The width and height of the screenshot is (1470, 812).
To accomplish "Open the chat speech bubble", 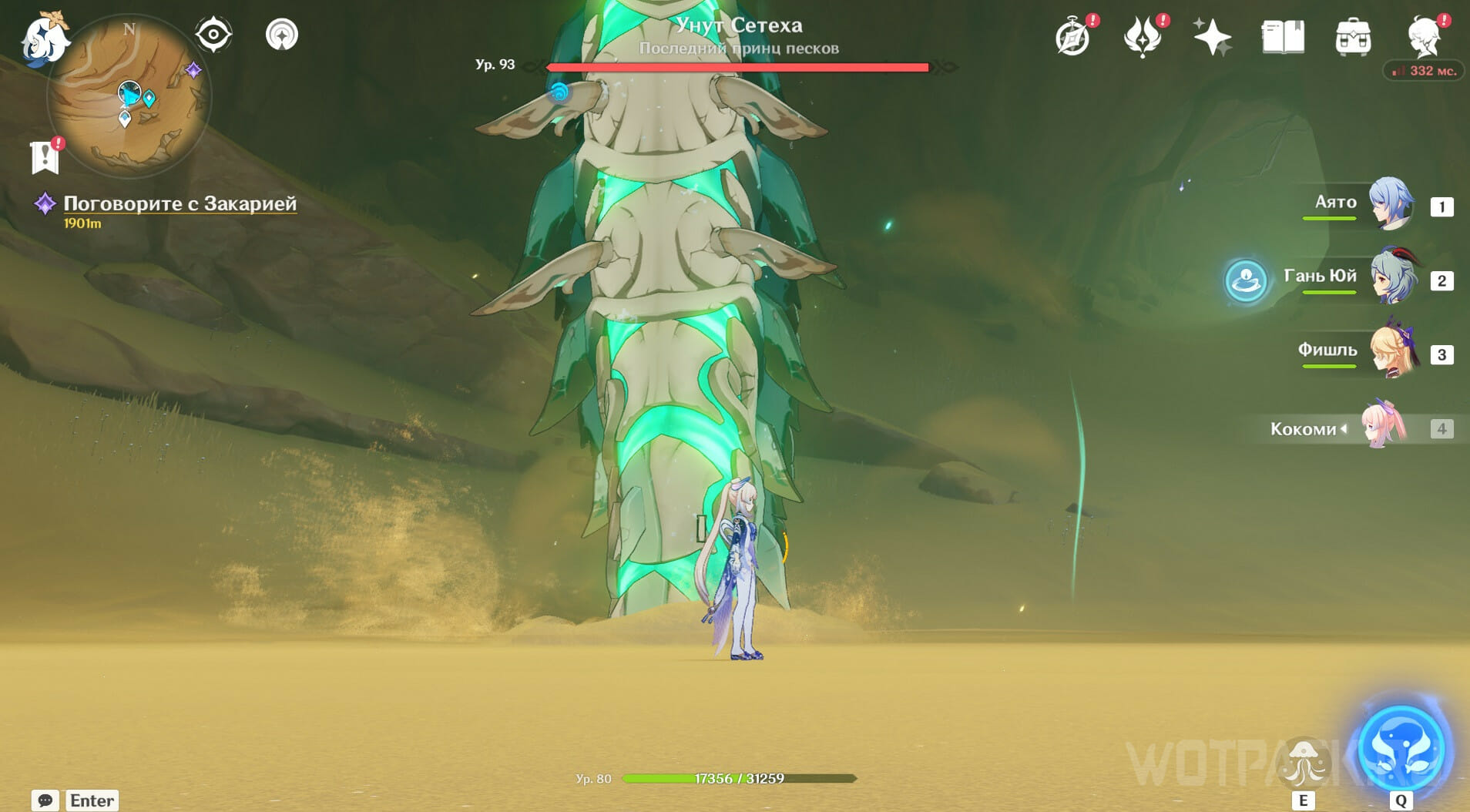I will 45,800.
